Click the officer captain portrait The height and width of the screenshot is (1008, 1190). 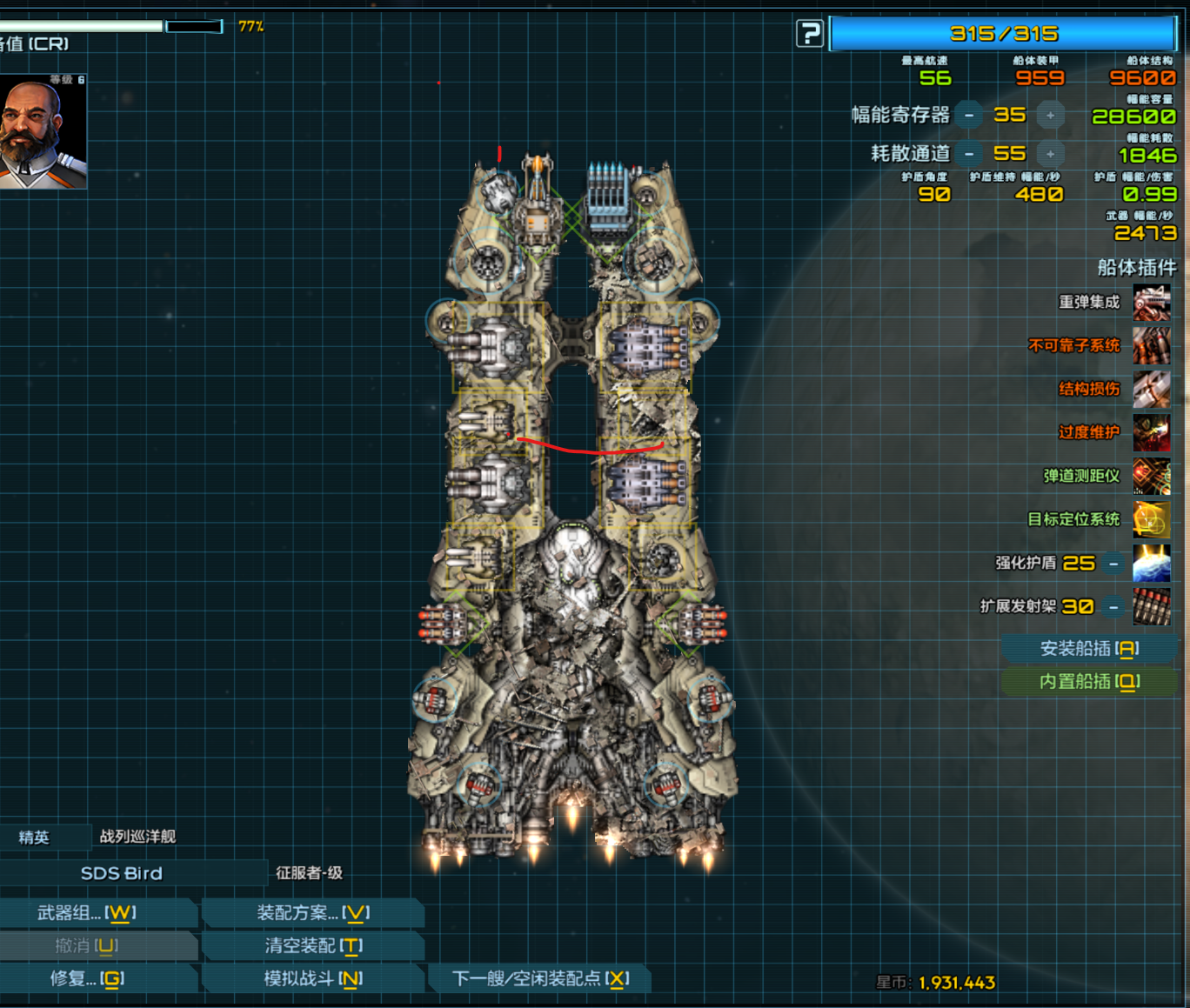(42, 131)
